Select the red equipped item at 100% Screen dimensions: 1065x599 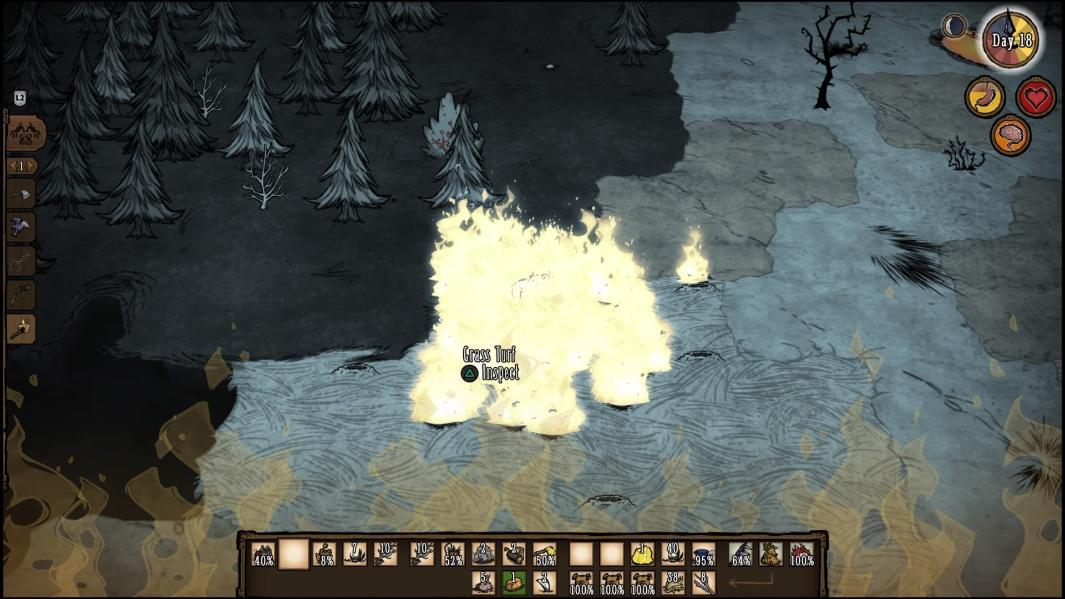[801, 553]
